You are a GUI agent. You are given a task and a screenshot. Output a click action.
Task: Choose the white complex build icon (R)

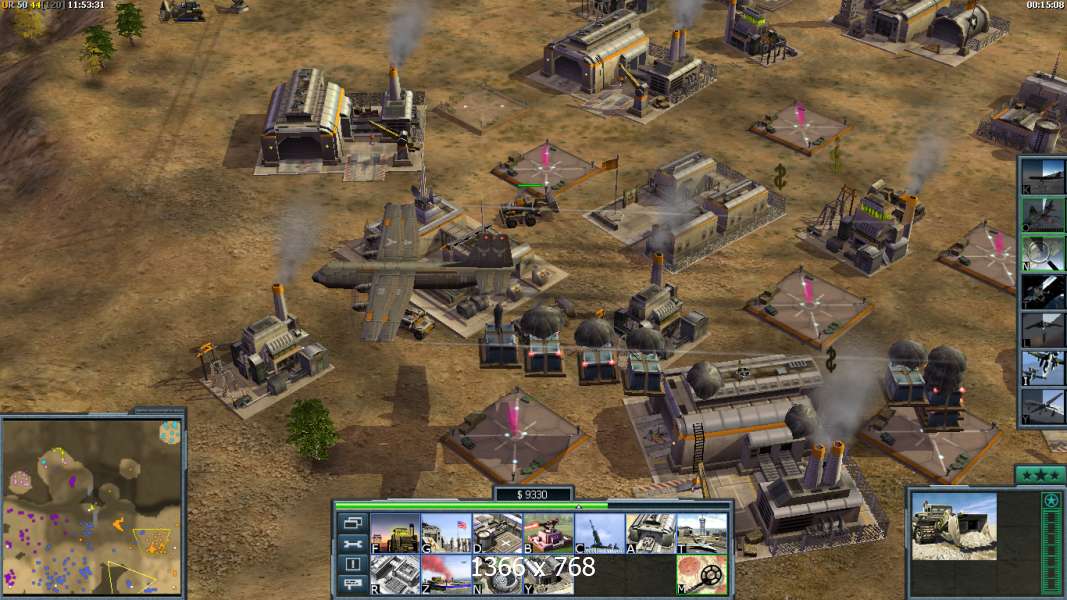click(395, 574)
